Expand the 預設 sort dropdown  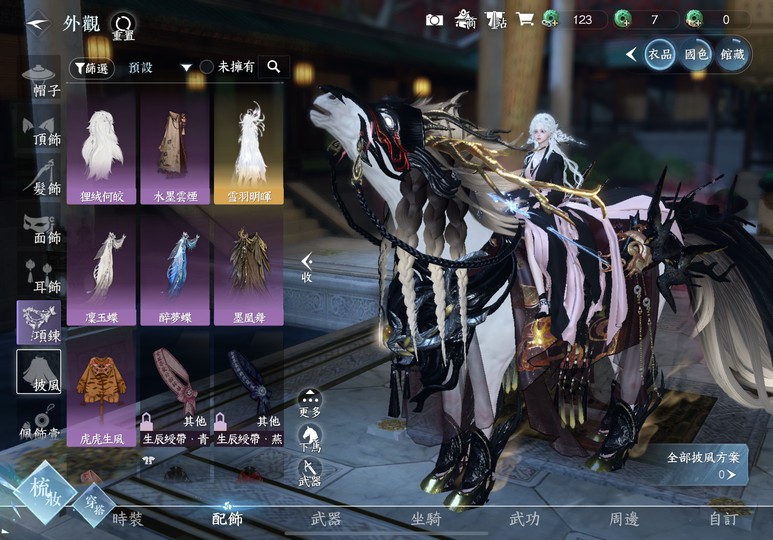(x=185, y=68)
